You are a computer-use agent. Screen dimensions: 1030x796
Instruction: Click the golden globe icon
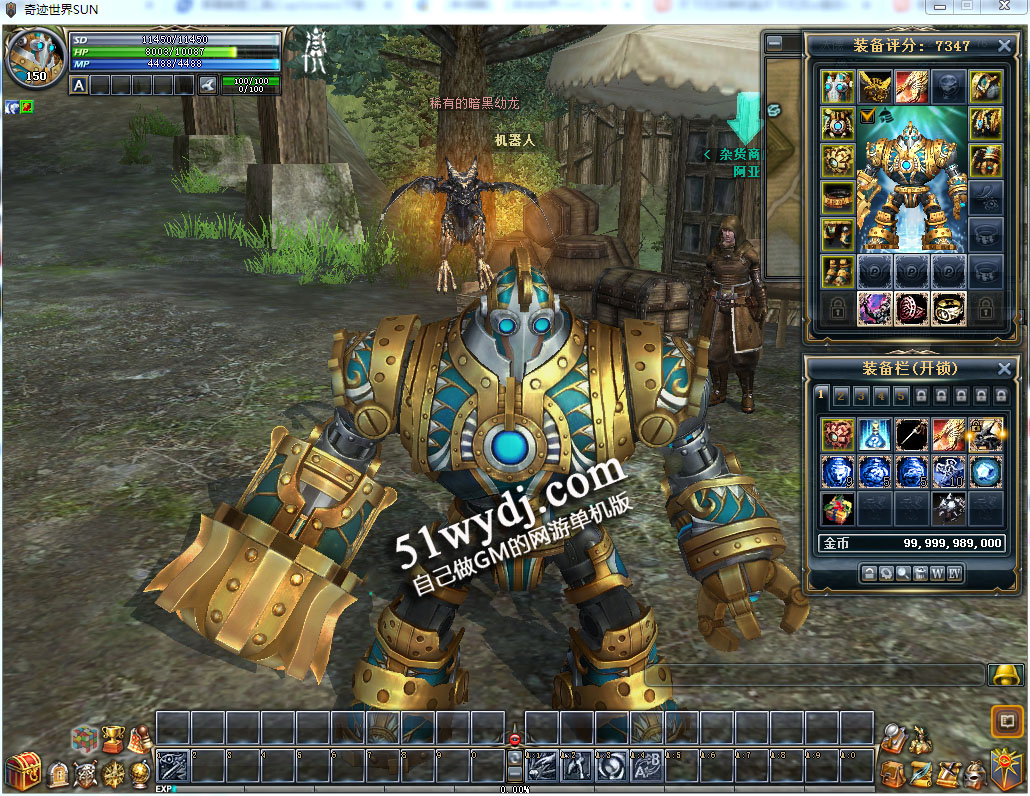tap(141, 772)
